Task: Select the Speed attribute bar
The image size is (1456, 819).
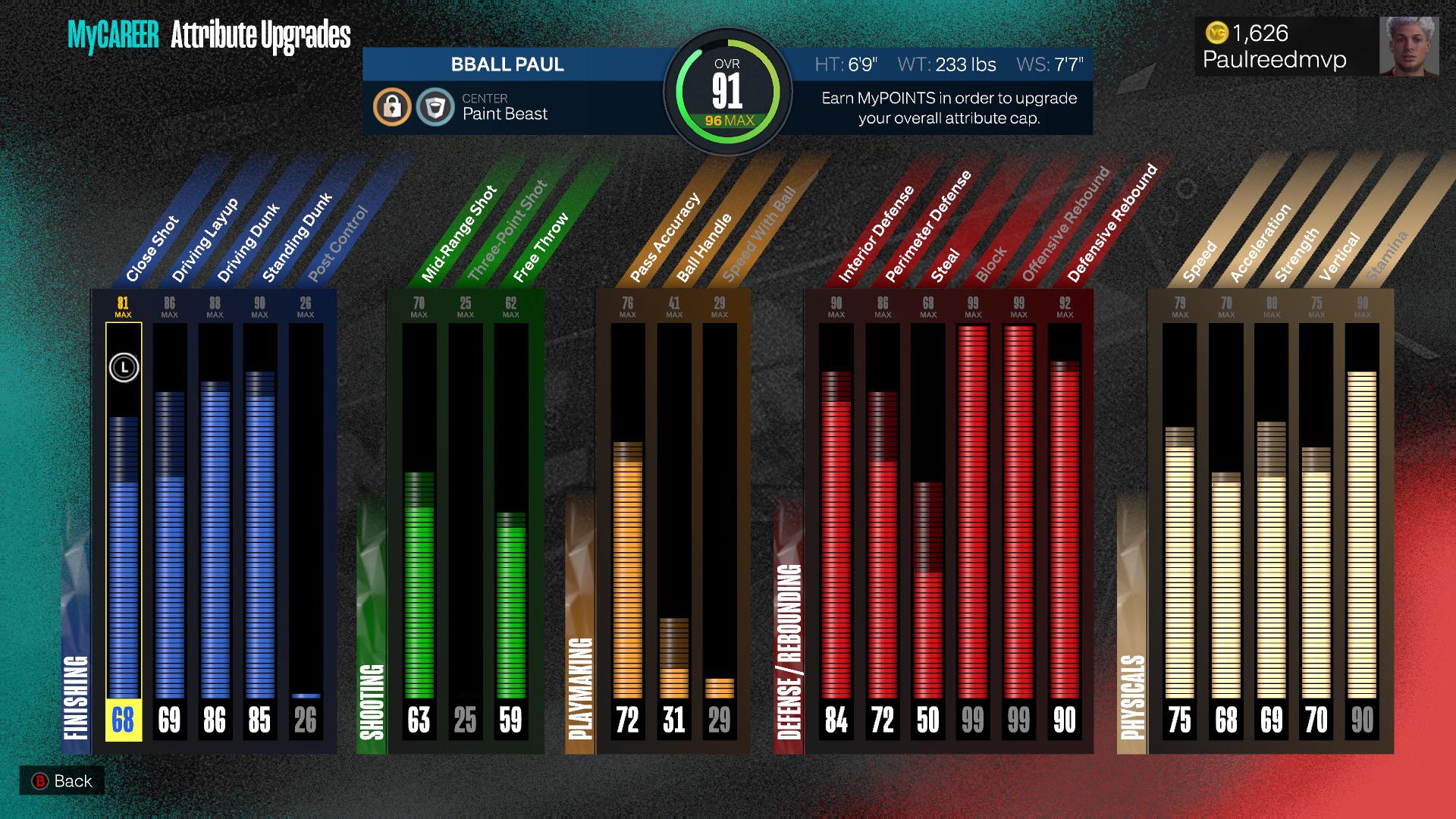Action: pos(1179,531)
